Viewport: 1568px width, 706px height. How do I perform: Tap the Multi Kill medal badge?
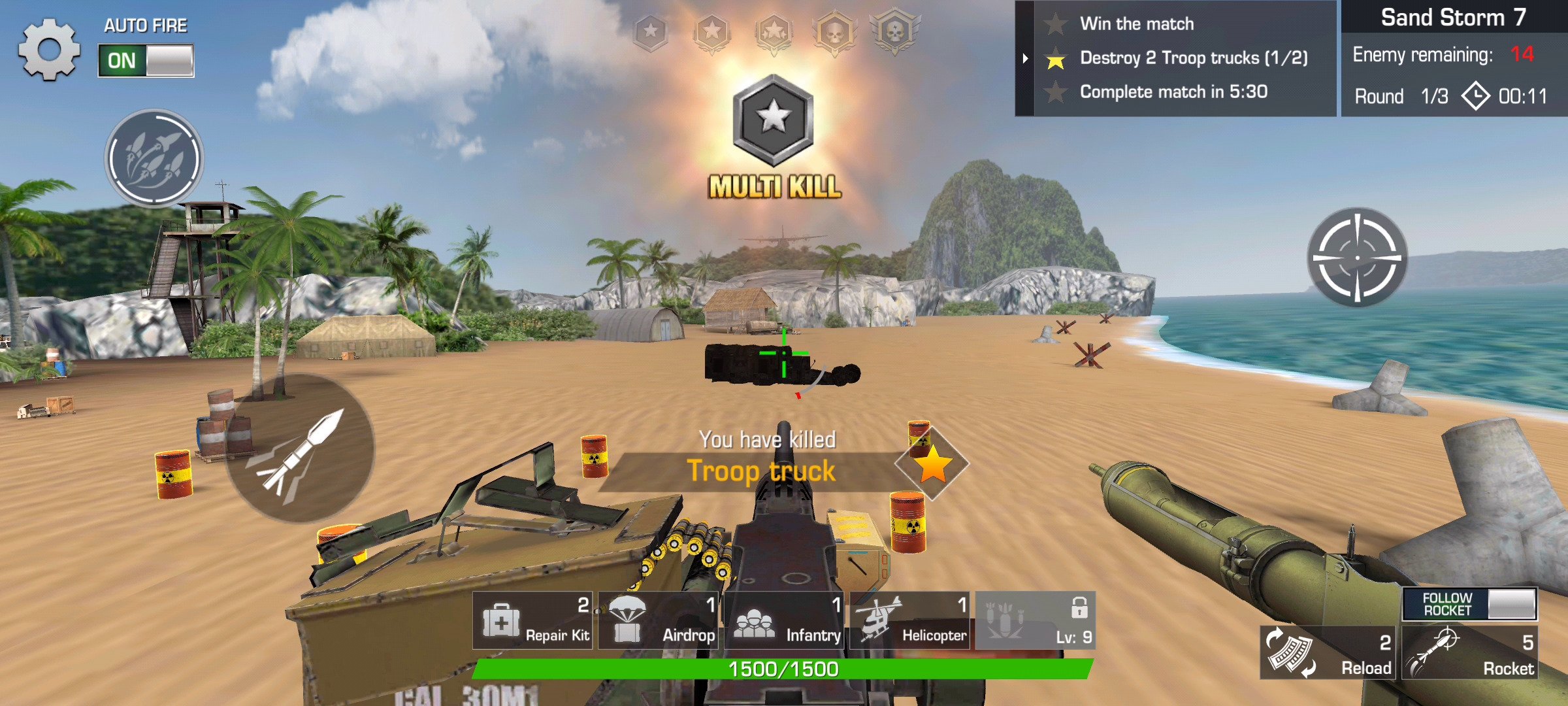point(773,123)
